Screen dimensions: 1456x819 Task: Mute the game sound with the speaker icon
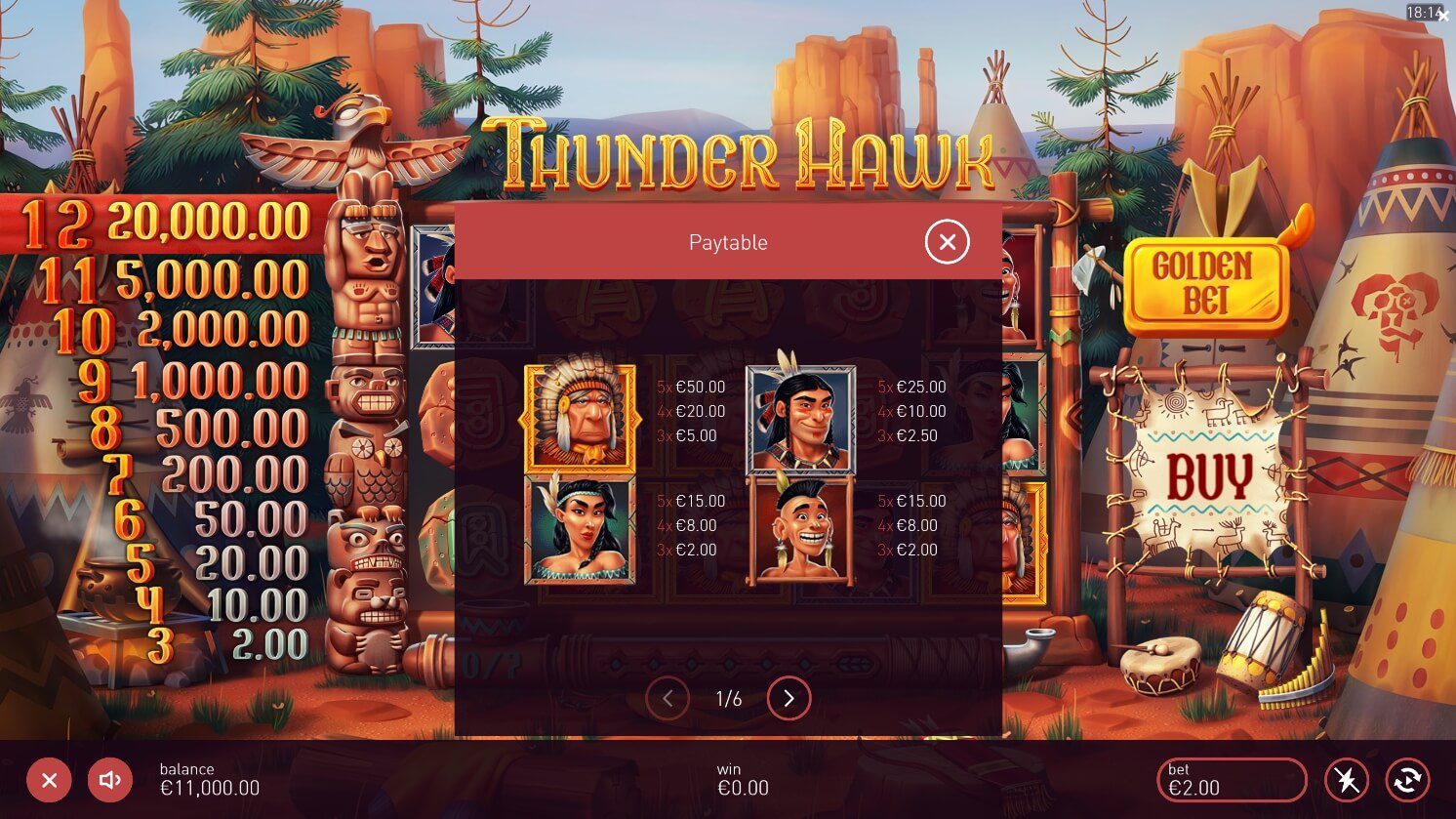tap(109, 780)
